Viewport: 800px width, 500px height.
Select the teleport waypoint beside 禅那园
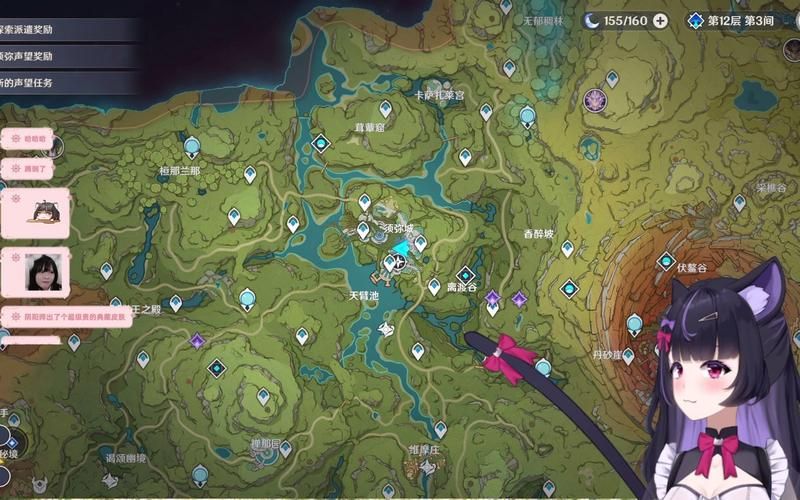click(286, 449)
